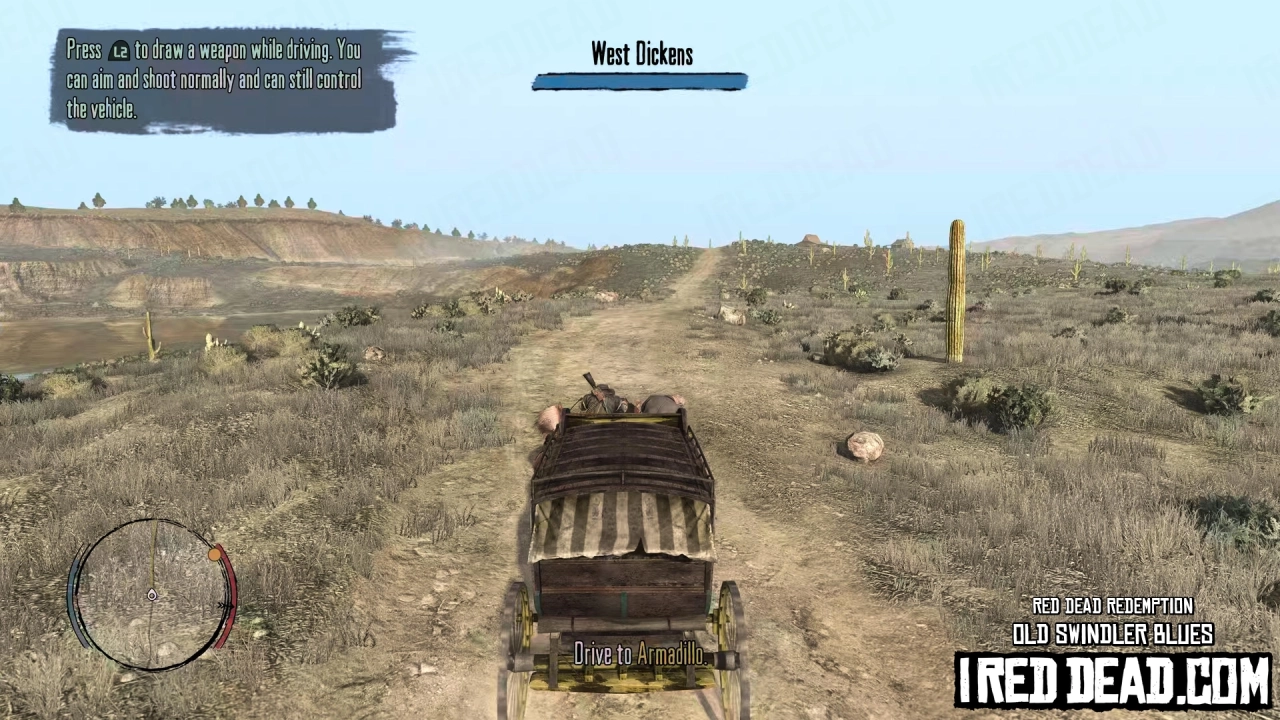Viewport: 1280px width, 720px height.
Task: Select the player arrow marker on the minimap
Action: point(152,595)
